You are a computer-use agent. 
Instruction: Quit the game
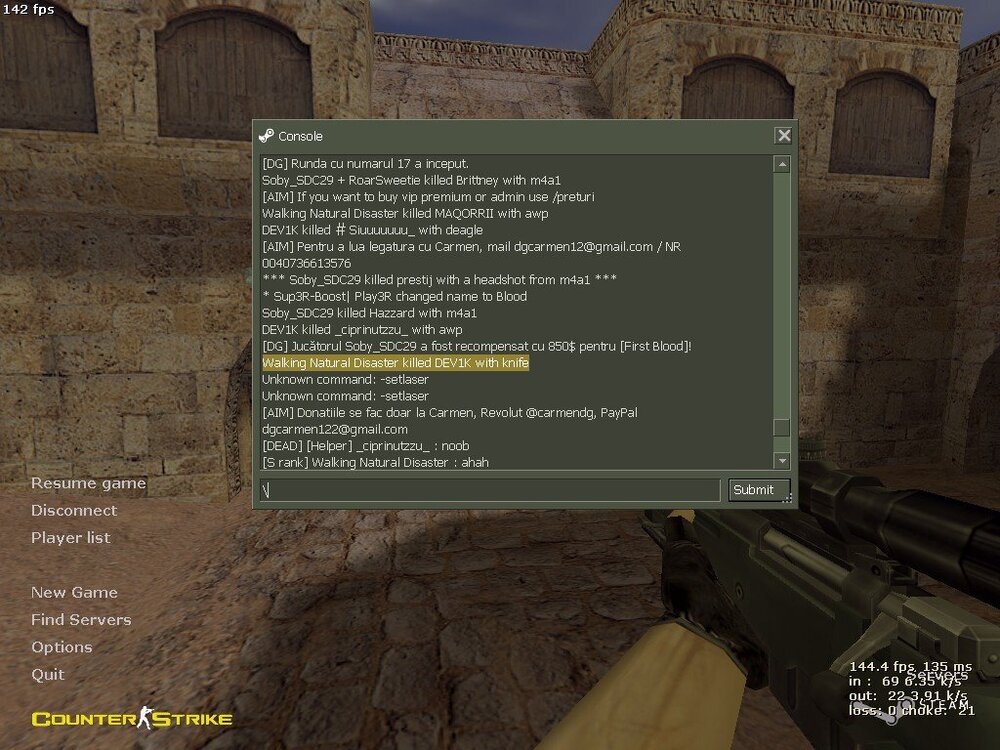[48, 674]
